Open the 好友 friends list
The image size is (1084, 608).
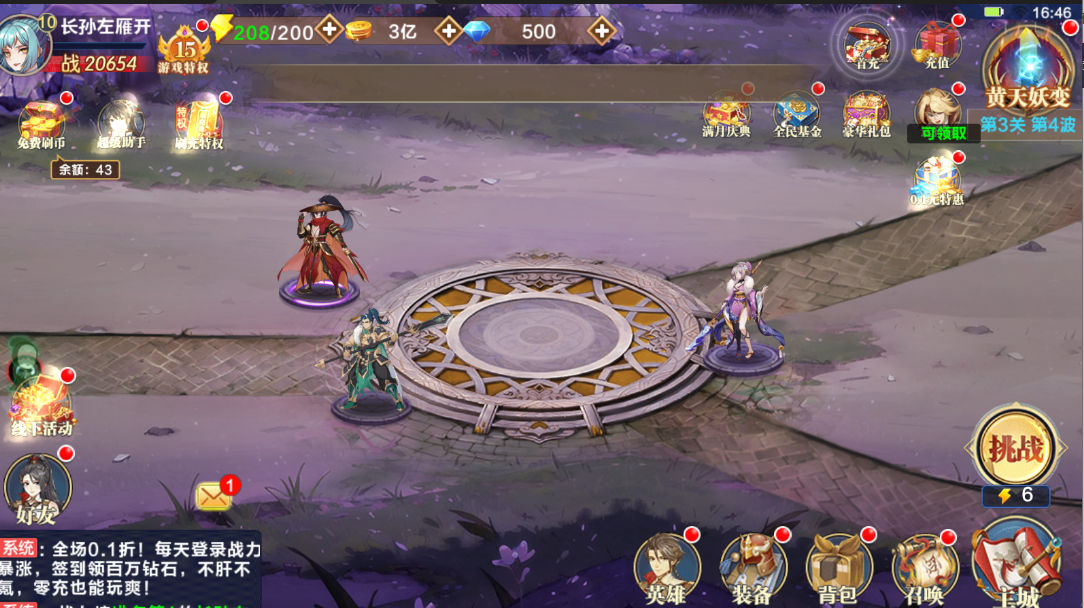[x=38, y=489]
